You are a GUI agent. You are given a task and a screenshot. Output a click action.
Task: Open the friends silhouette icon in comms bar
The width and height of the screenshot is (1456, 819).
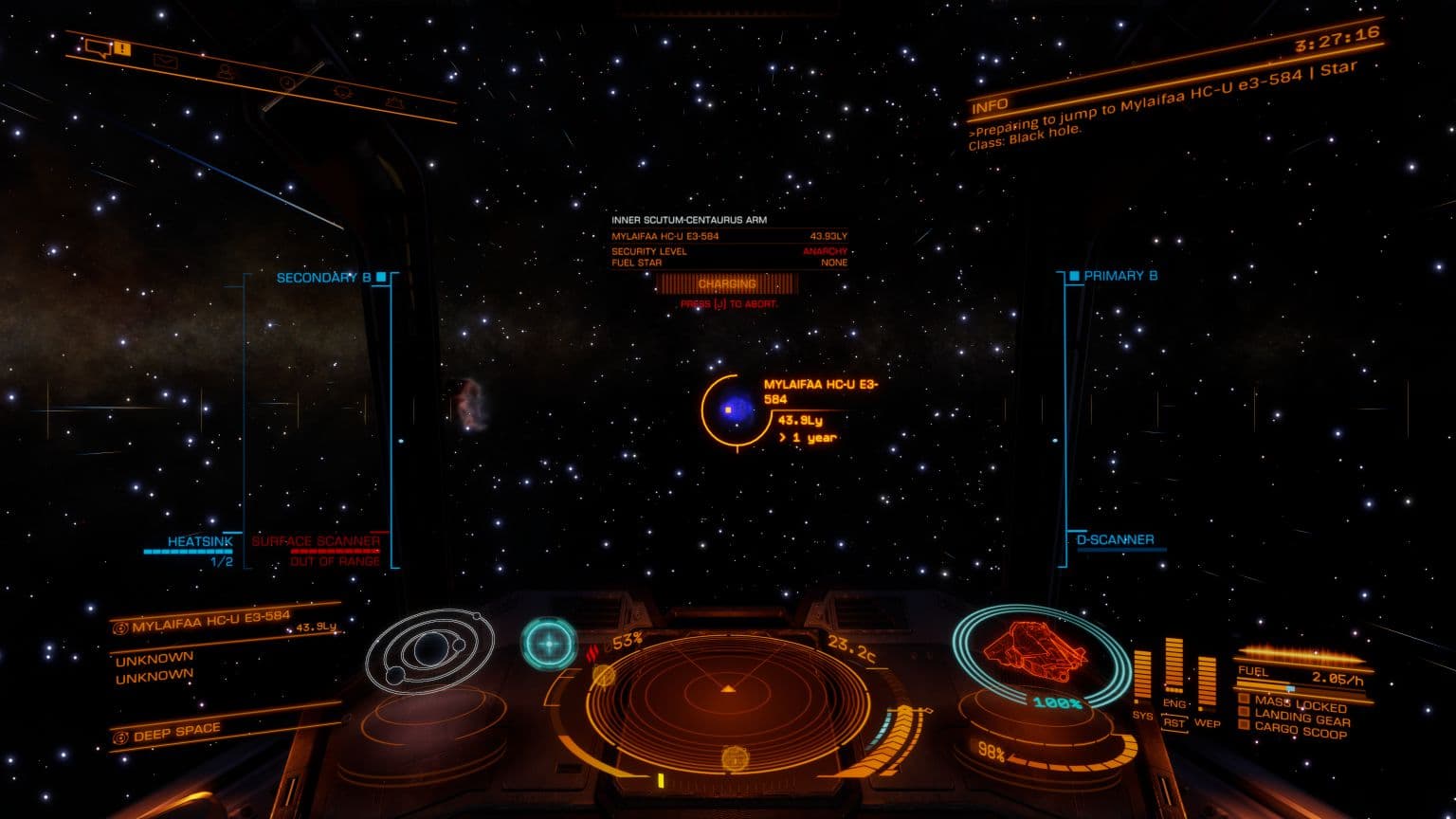click(x=225, y=71)
